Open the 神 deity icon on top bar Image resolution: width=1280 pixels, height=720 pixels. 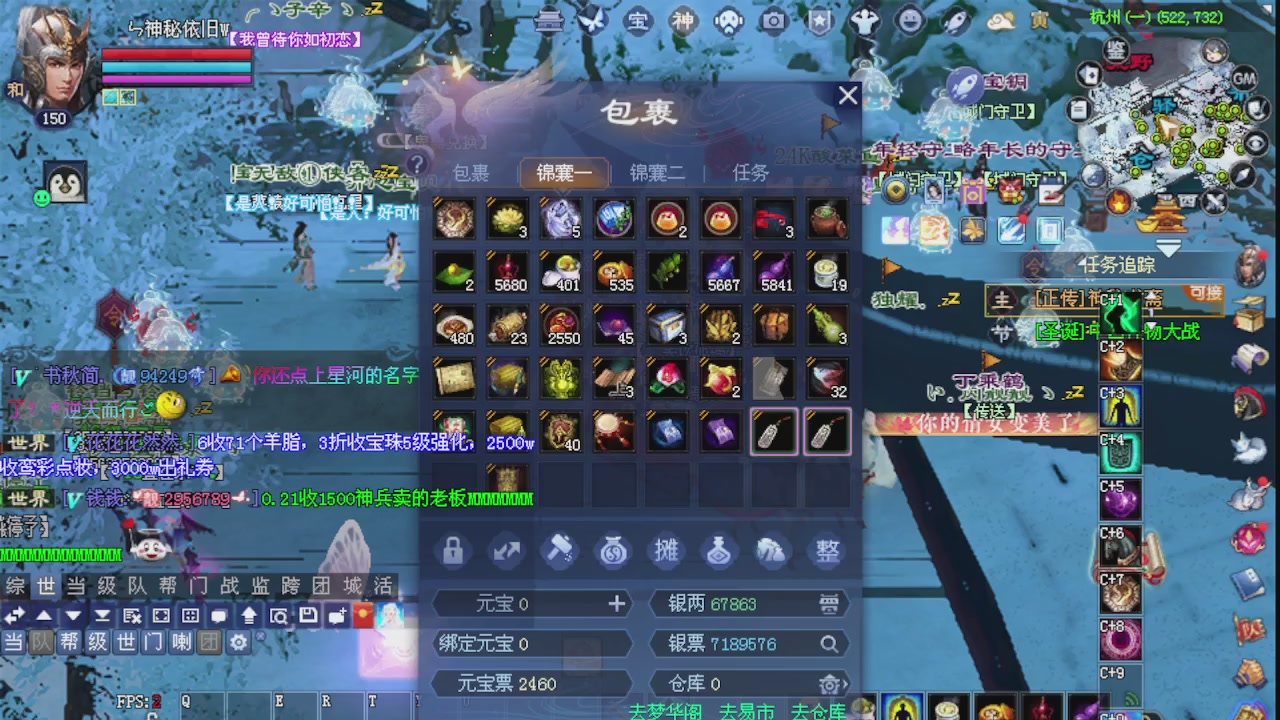(683, 20)
